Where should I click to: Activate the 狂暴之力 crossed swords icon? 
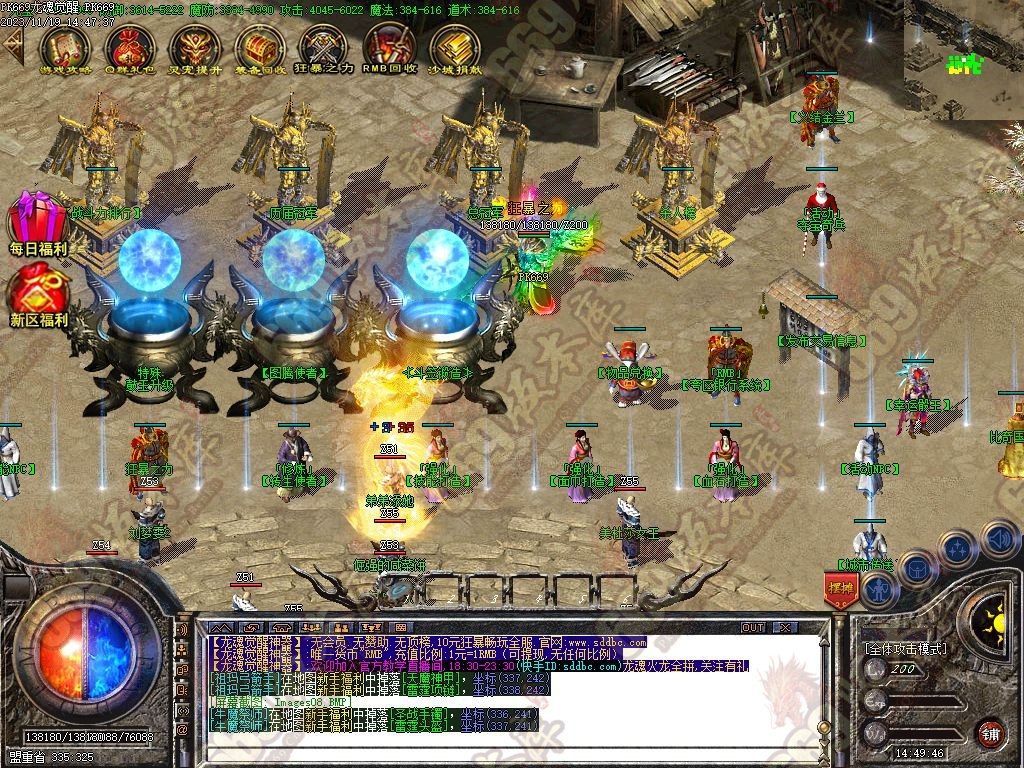coord(325,46)
